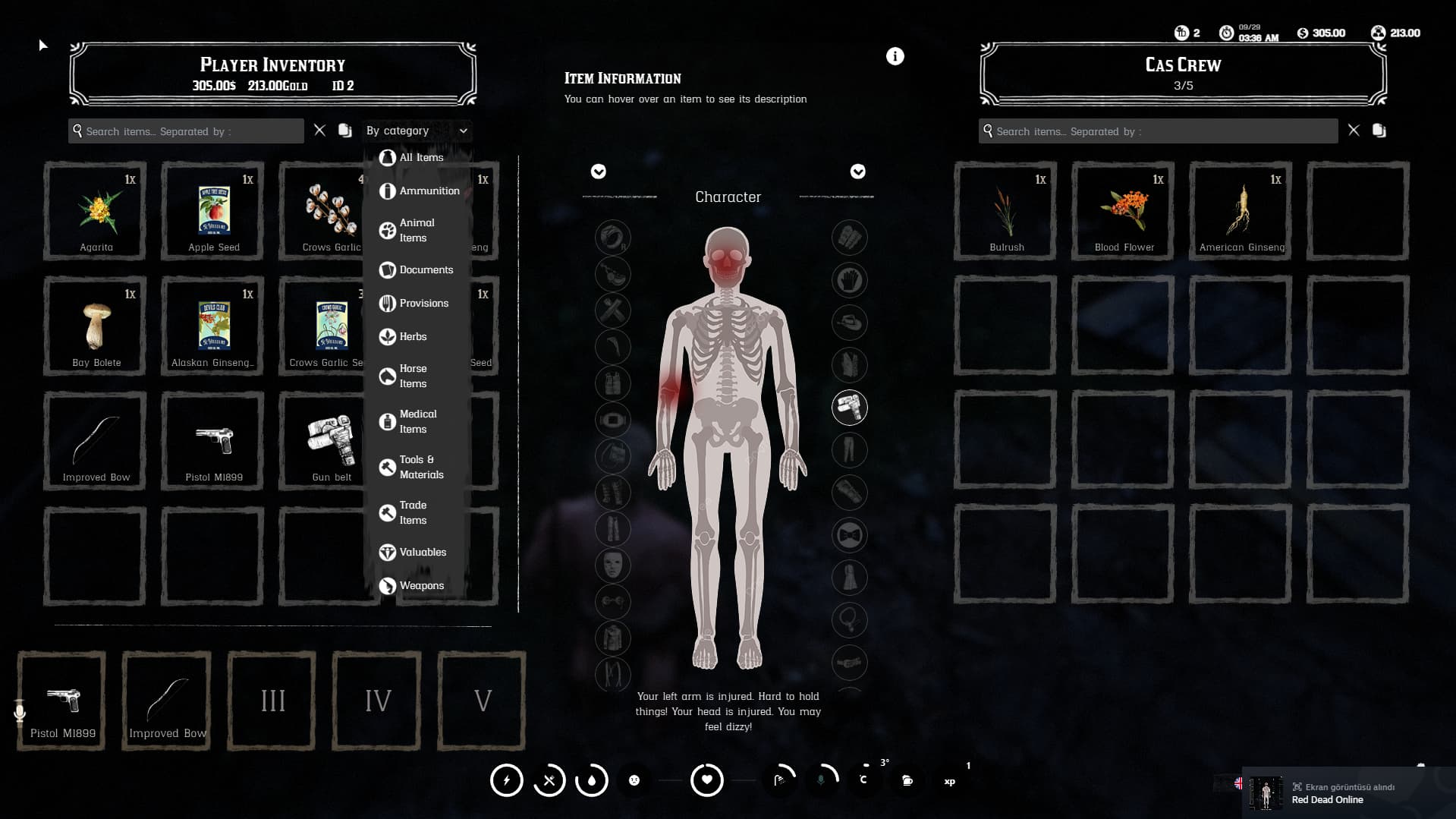Select the gloves equipment slot
The height and width of the screenshot is (819, 1456).
point(850,280)
